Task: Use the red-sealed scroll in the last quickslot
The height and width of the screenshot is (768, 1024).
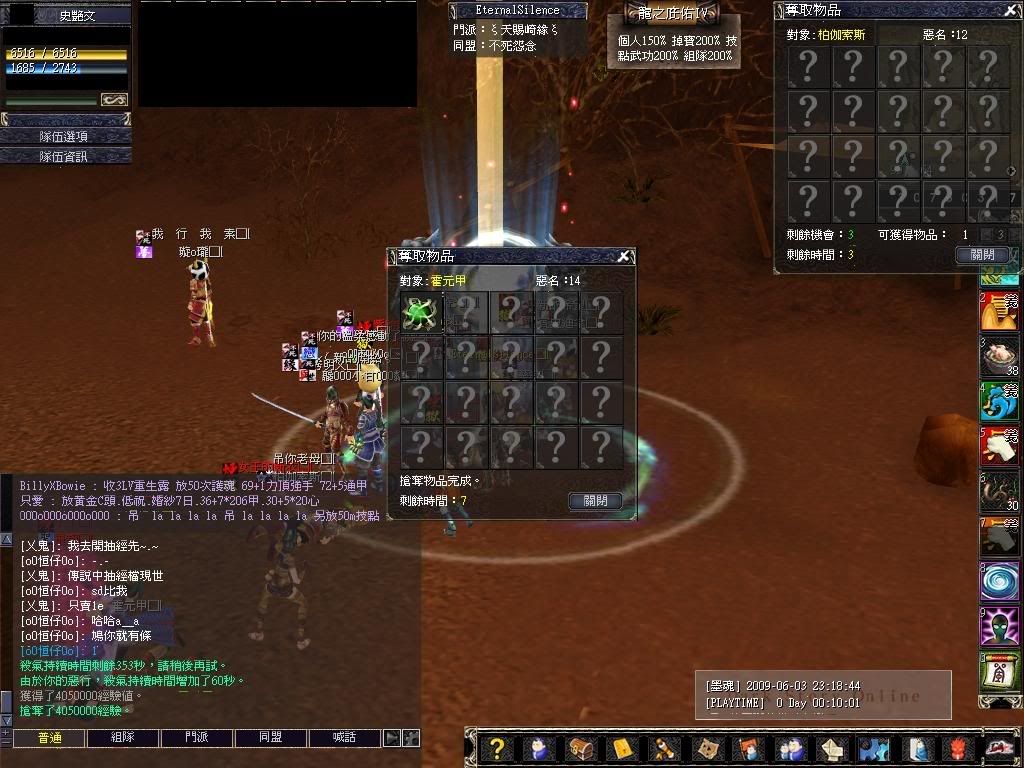Action: coord(999,673)
